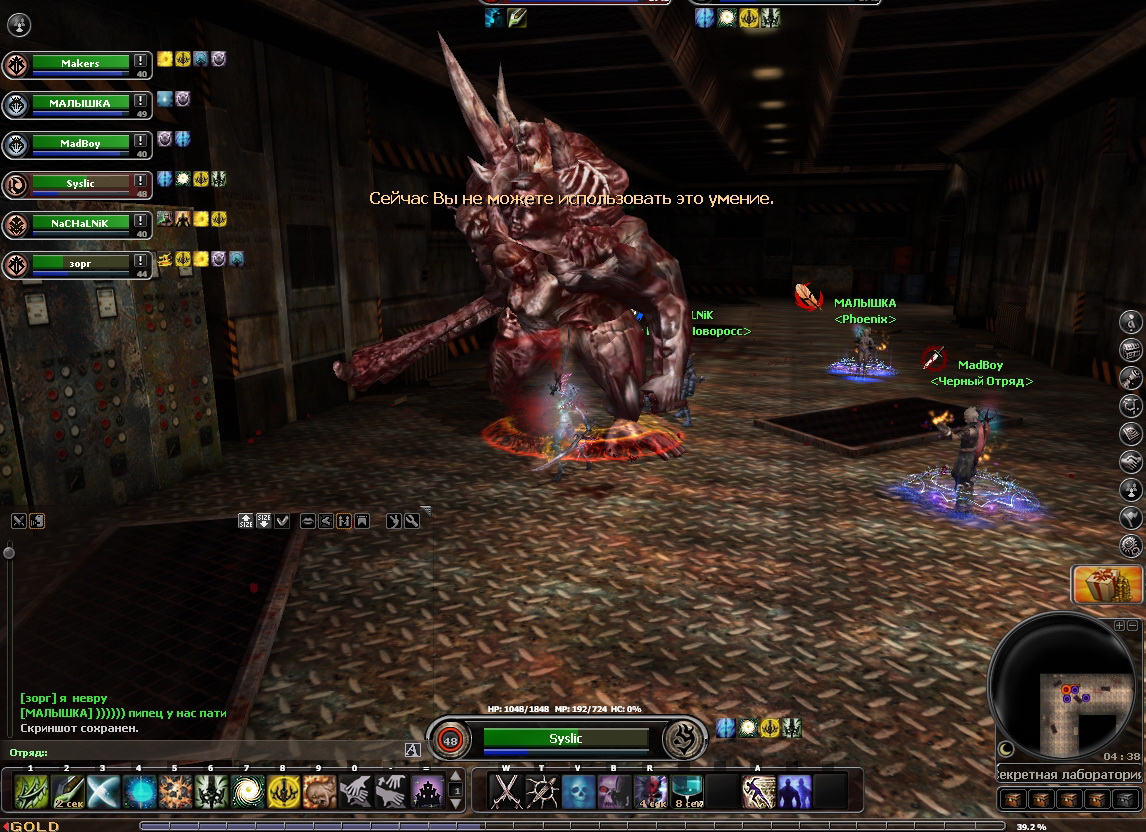Increase chat window size
The image size is (1146, 832).
tap(246, 520)
